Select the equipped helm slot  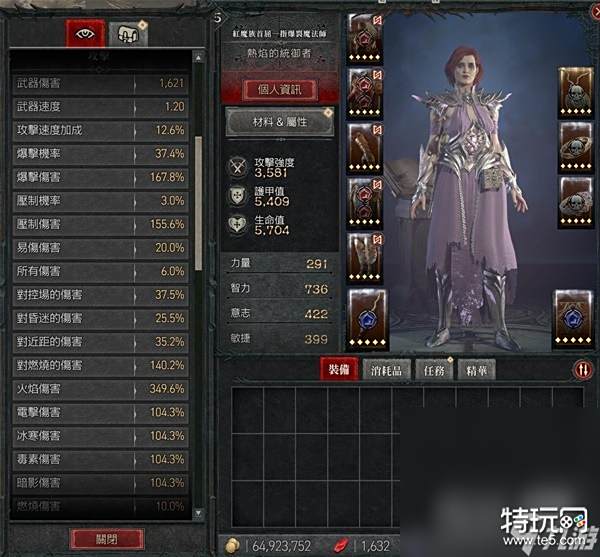pos(365,38)
